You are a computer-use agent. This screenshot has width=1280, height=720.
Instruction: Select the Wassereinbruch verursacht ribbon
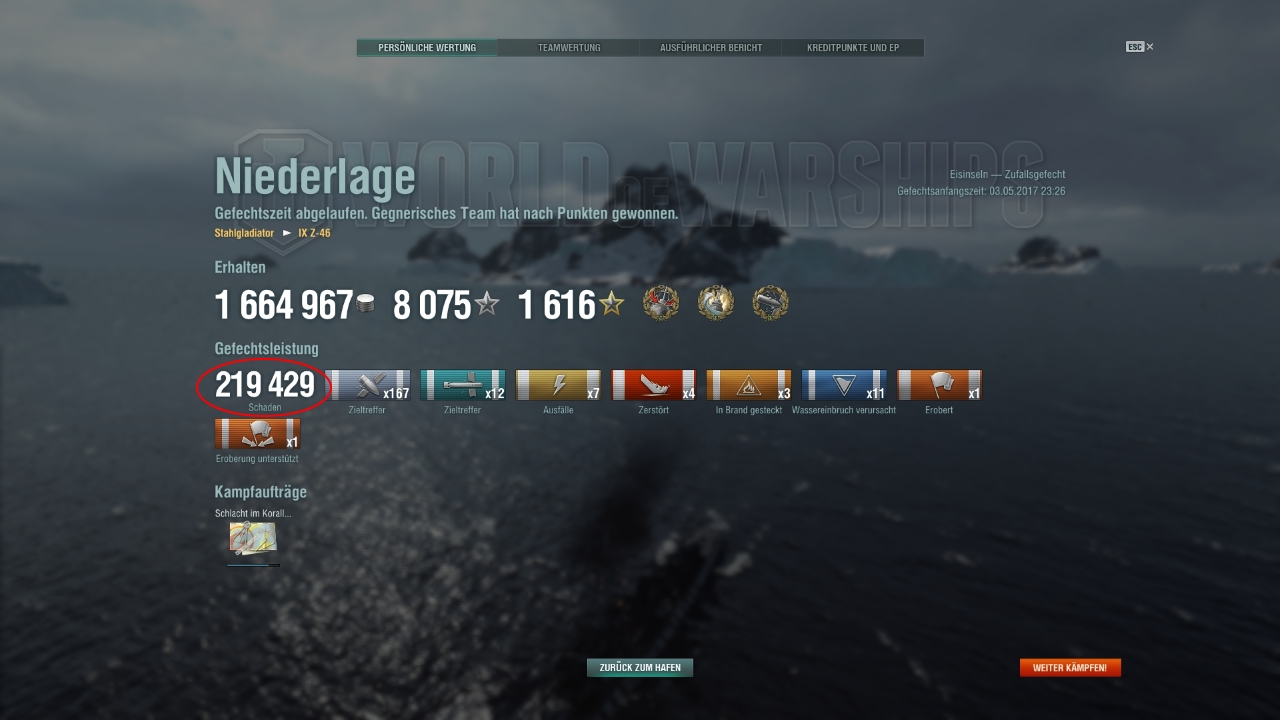coord(844,386)
